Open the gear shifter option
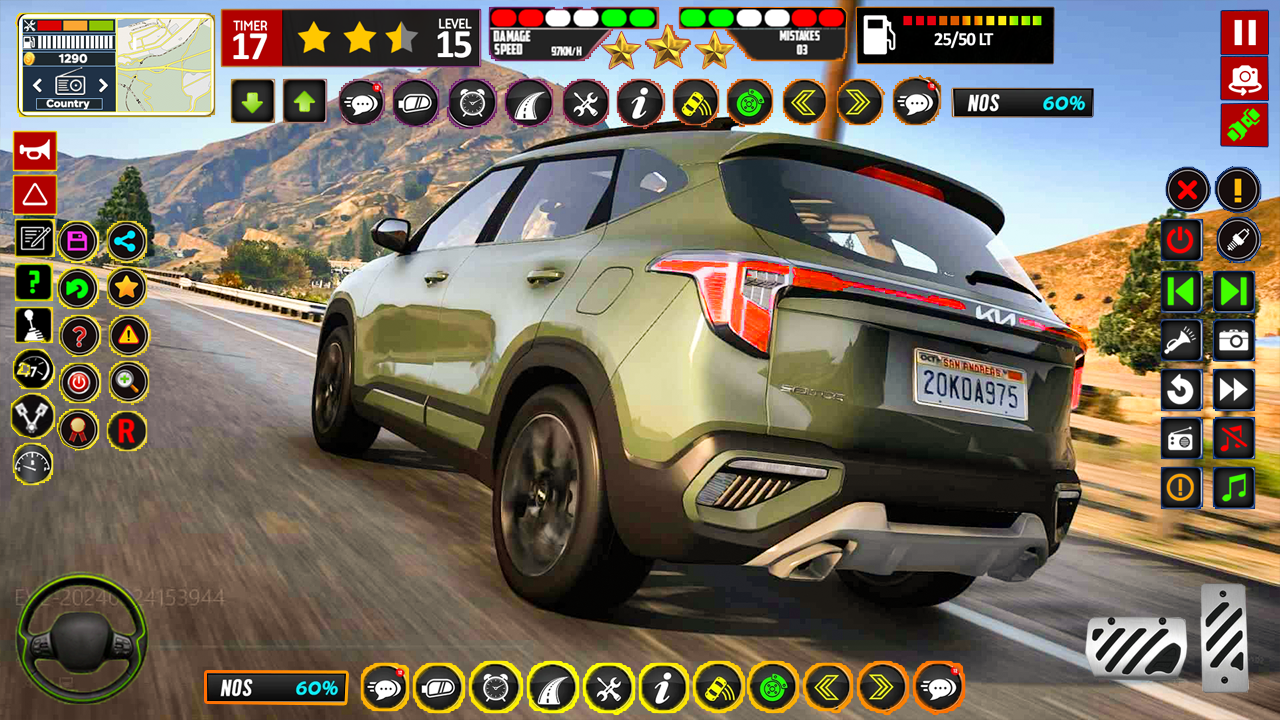Screen dimensions: 1280x720 point(34,326)
